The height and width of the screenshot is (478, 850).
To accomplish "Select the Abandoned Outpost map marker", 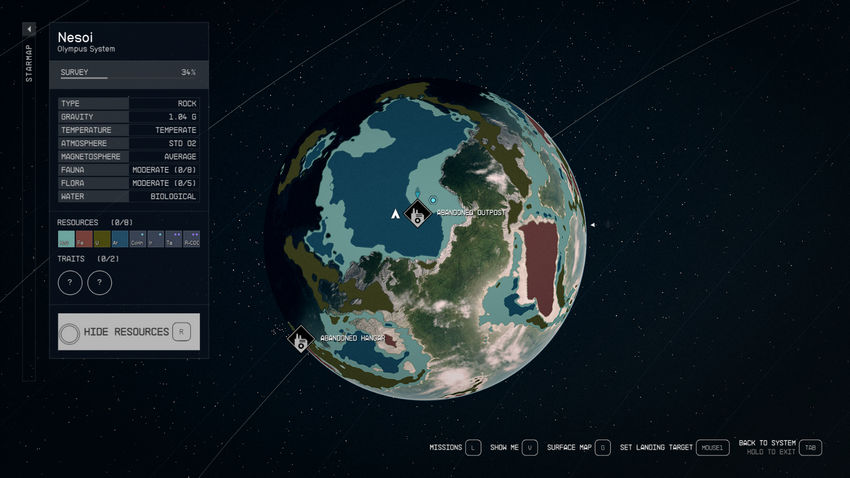I will [416, 214].
